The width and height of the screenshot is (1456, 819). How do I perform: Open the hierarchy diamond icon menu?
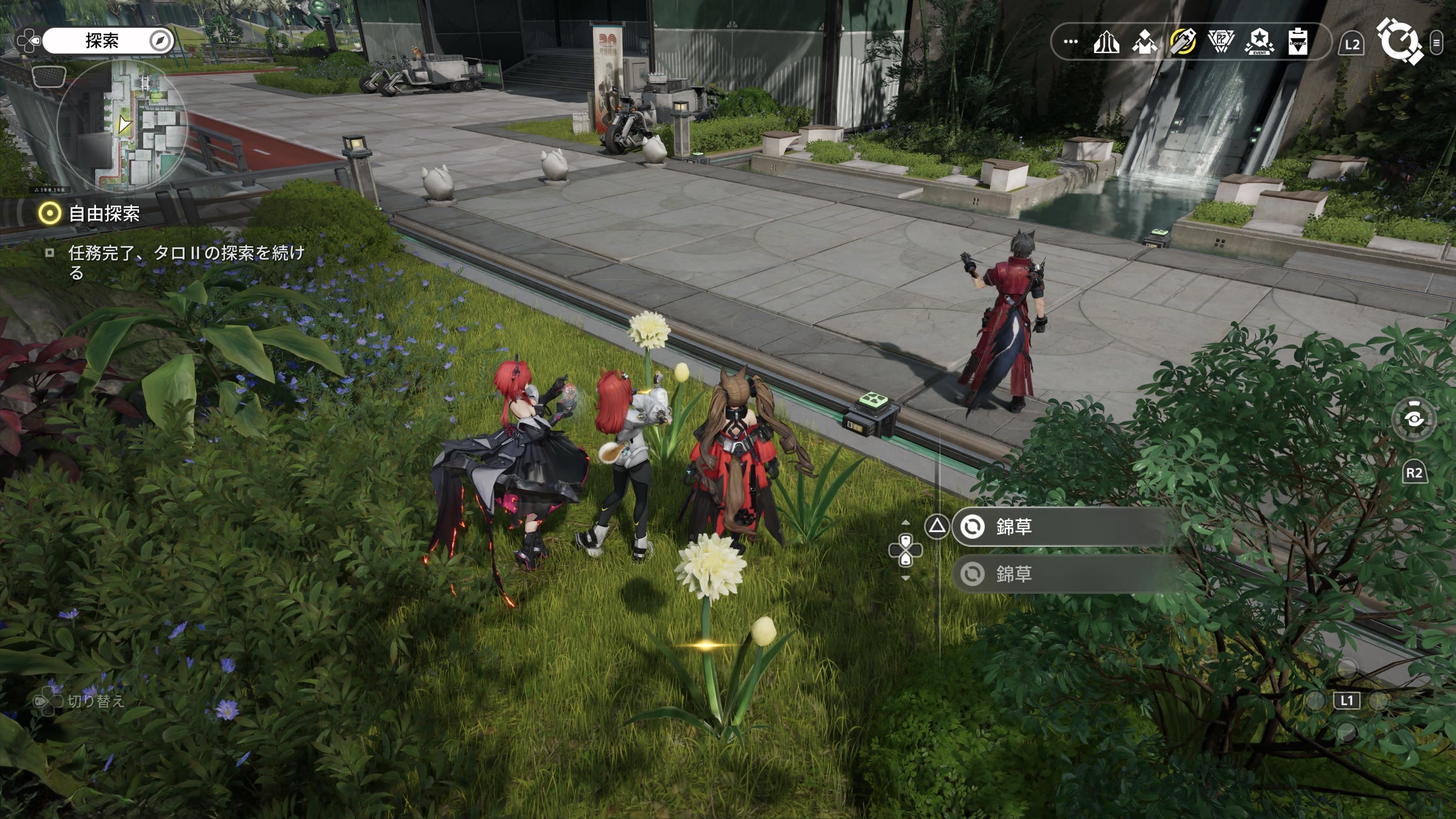pos(1144,42)
